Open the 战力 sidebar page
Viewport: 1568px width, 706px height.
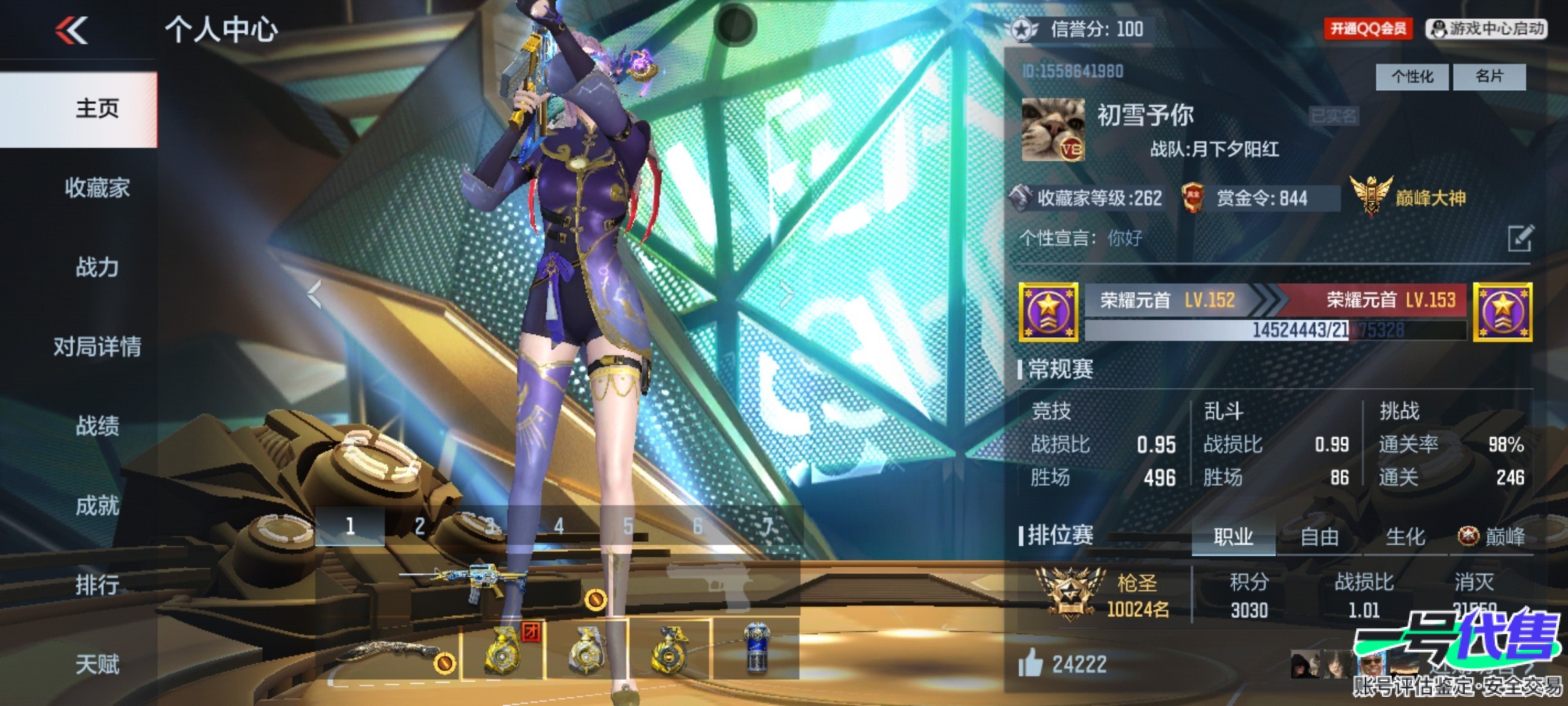[97, 267]
